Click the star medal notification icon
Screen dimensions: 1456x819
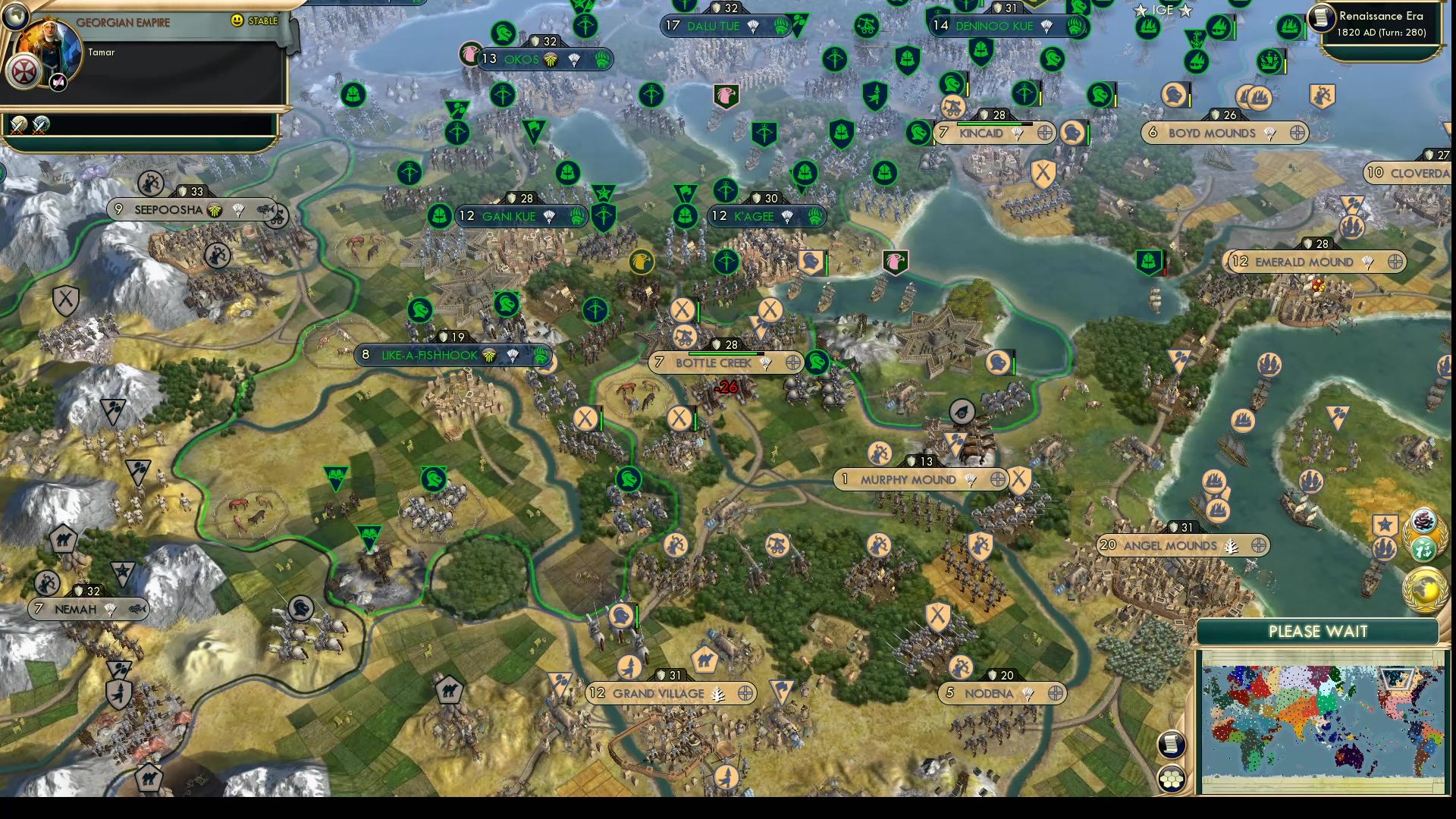click(x=1385, y=523)
